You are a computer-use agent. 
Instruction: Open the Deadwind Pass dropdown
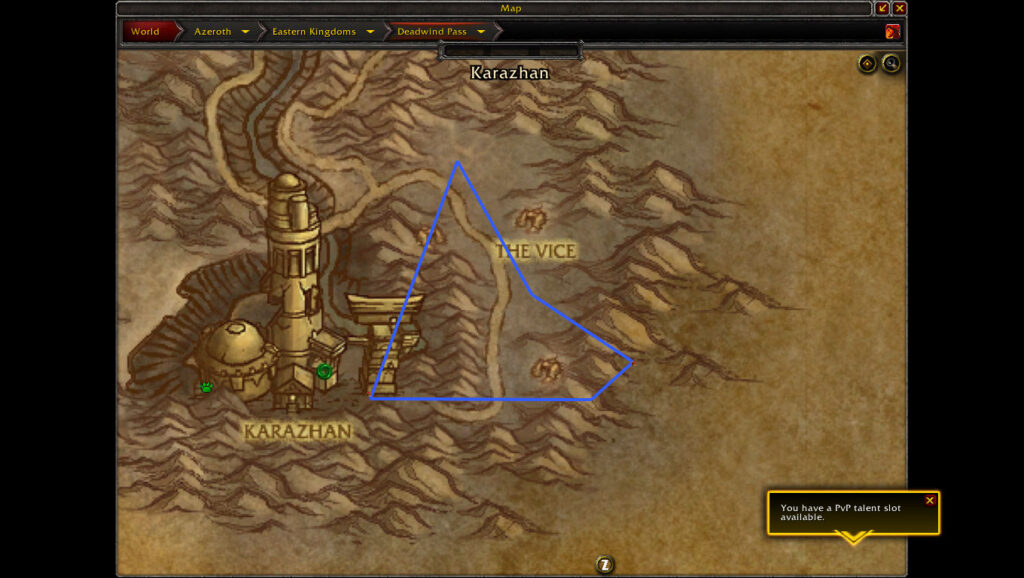[481, 32]
